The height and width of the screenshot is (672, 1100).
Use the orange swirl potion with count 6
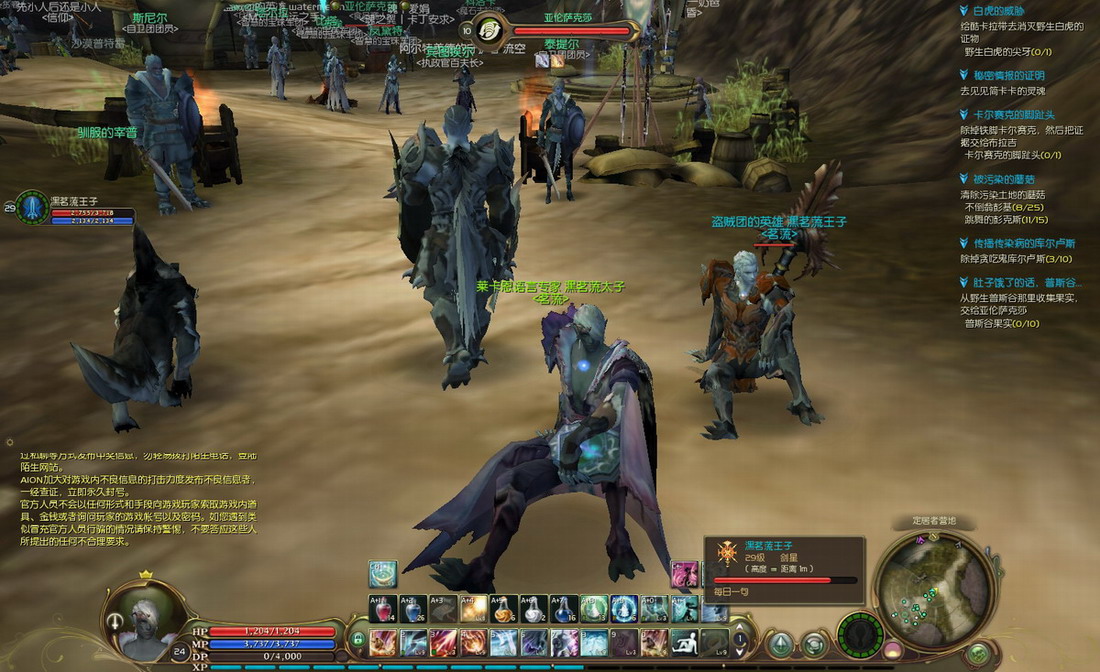coord(504,608)
